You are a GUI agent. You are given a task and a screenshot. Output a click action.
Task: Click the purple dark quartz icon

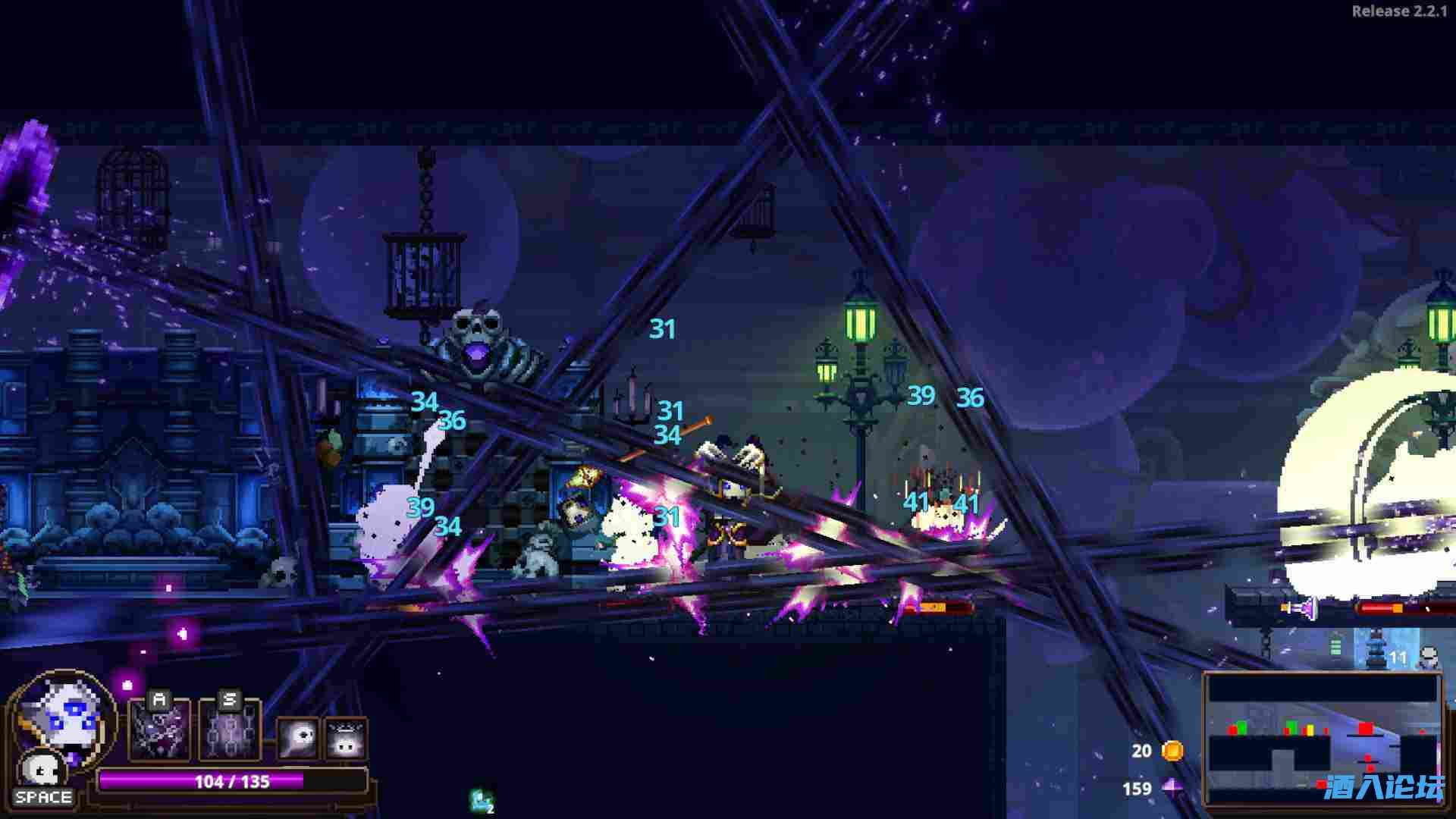coord(1173,789)
